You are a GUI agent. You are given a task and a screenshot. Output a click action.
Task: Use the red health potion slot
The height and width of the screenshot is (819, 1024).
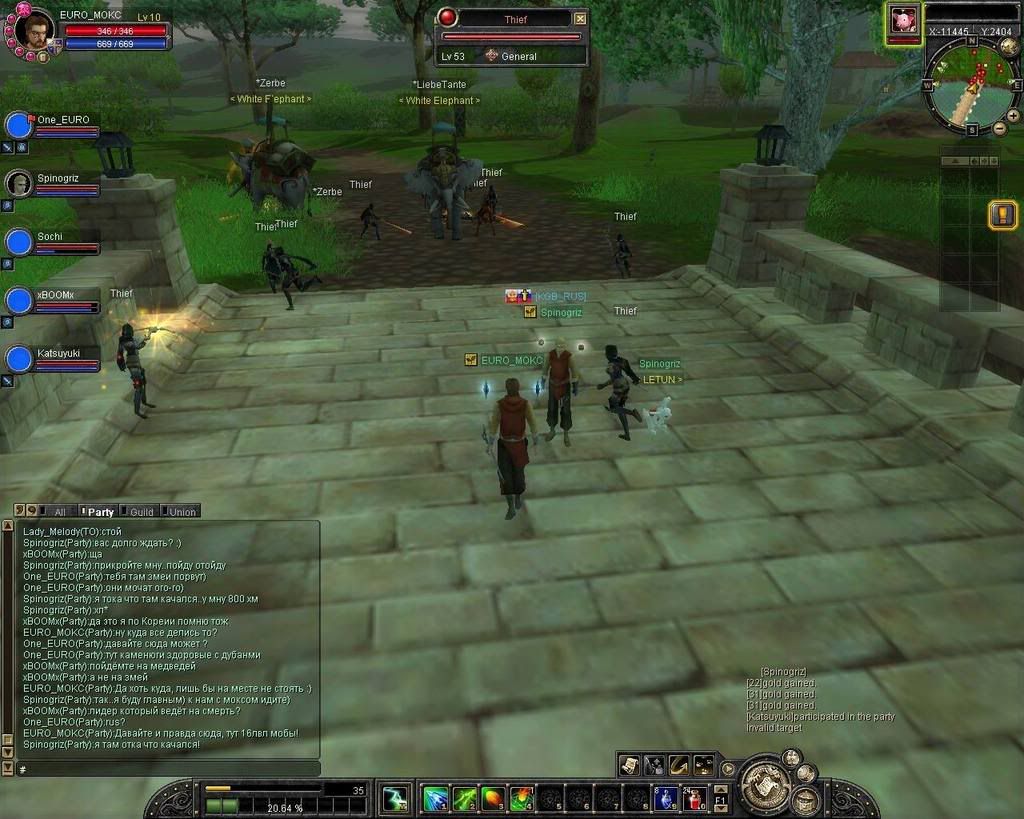[x=696, y=798]
